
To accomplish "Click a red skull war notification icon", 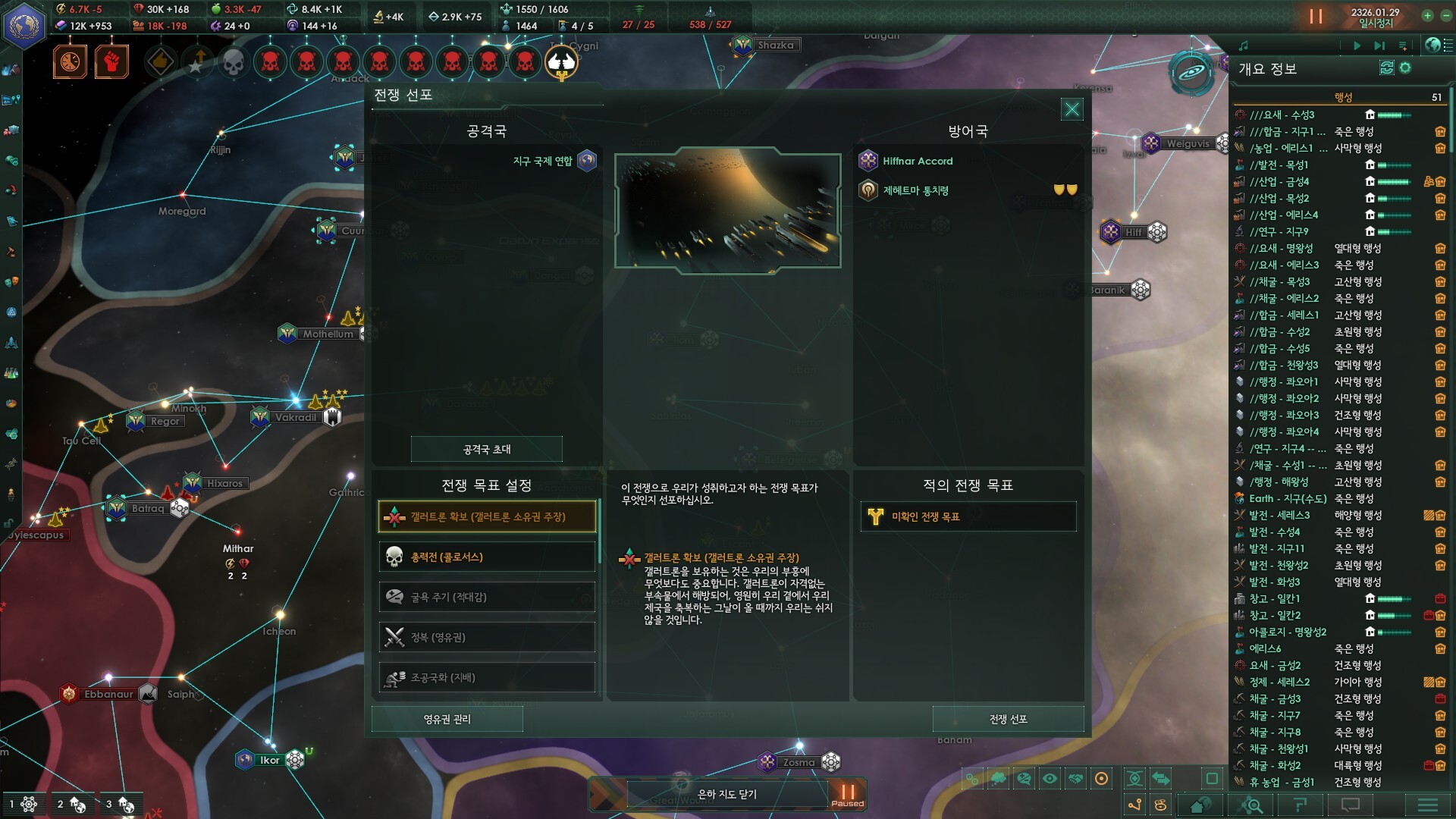I will pos(271,62).
